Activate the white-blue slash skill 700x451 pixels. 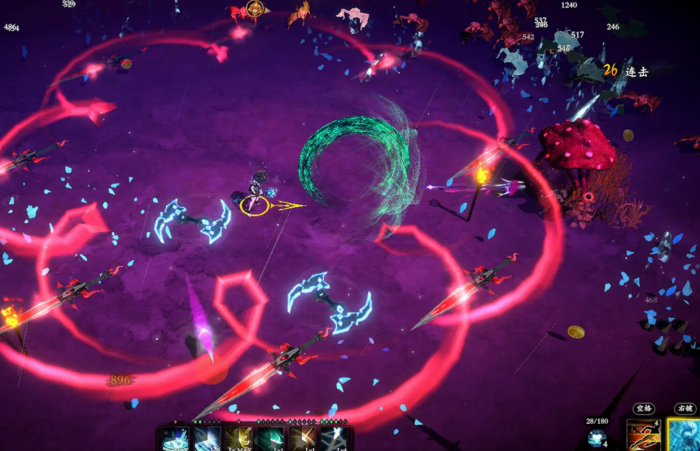tap(207, 439)
